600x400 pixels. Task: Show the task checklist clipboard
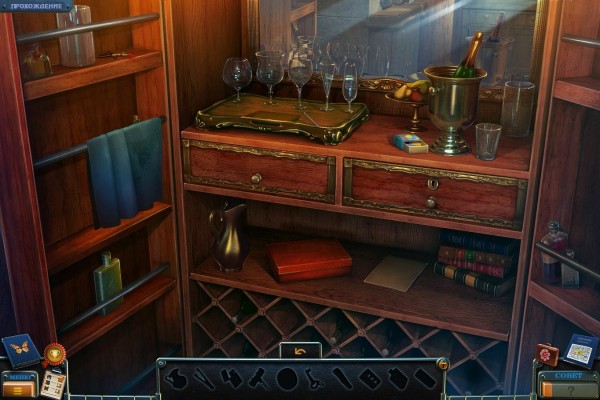[x=52, y=384]
